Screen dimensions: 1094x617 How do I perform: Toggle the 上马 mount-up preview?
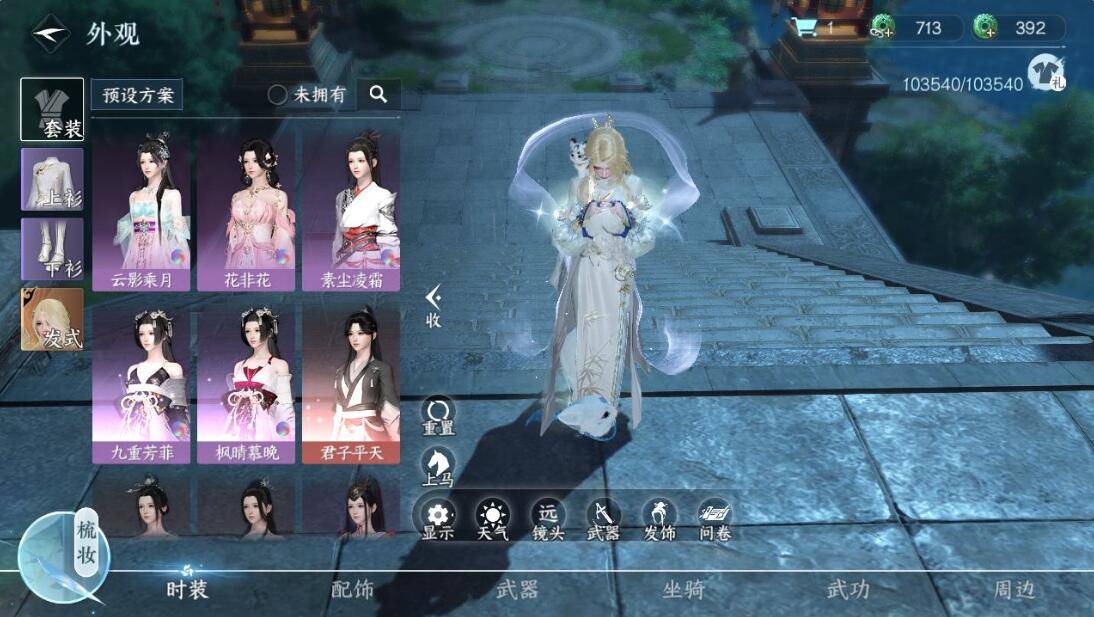pyautogui.click(x=438, y=467)
